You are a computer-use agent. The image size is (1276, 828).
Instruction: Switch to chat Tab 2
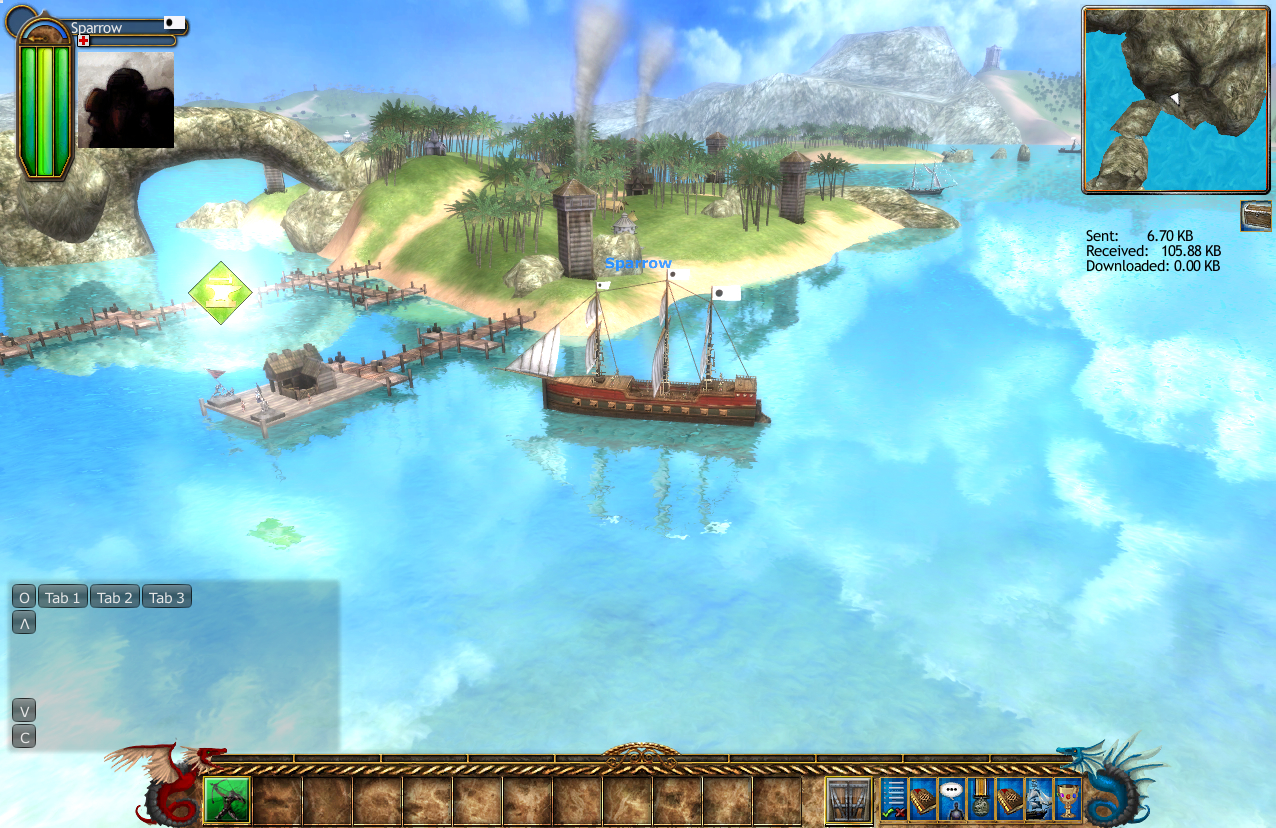[114, 597]
